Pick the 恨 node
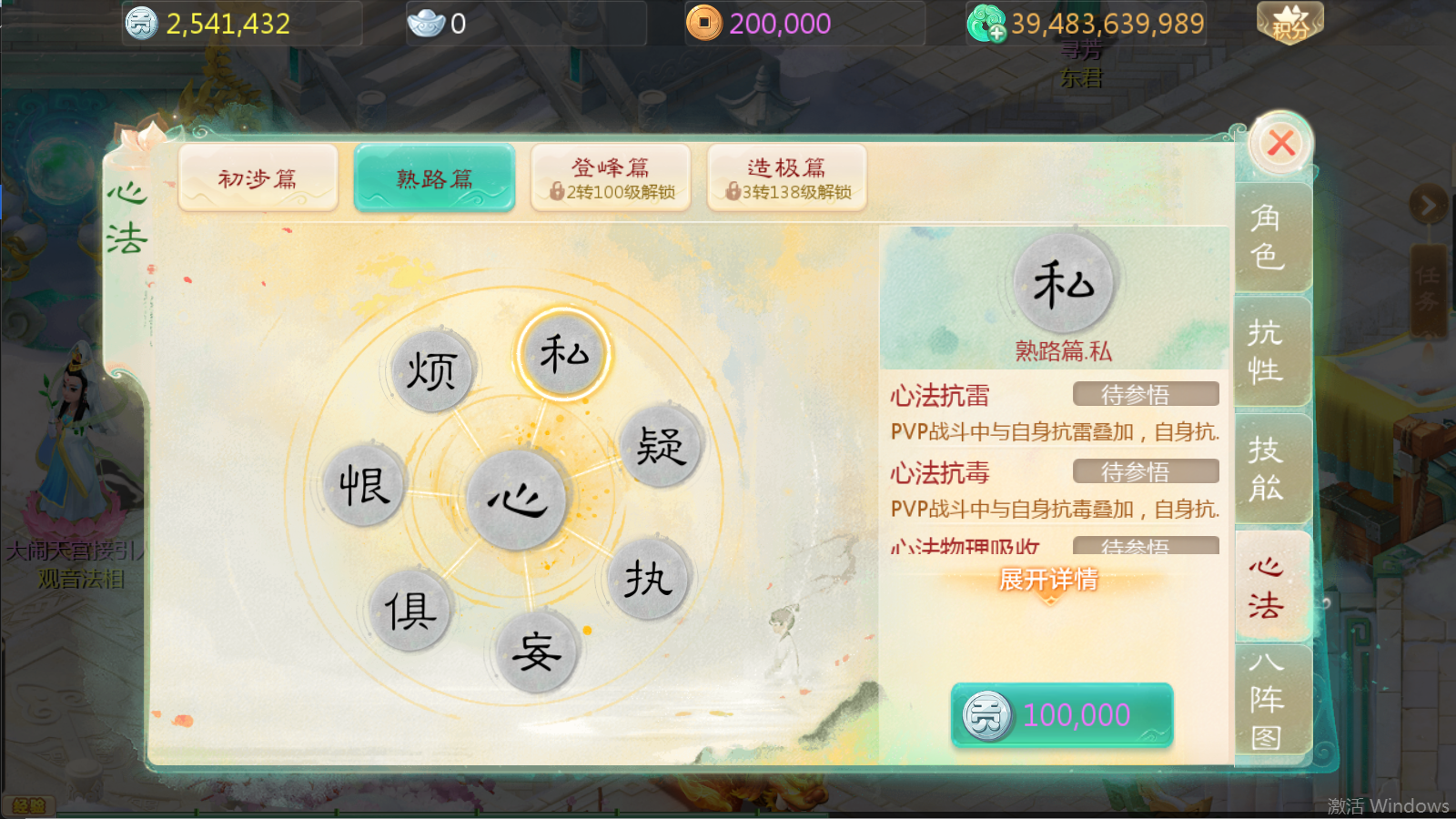1456x819 pixels. pos(364,485)
